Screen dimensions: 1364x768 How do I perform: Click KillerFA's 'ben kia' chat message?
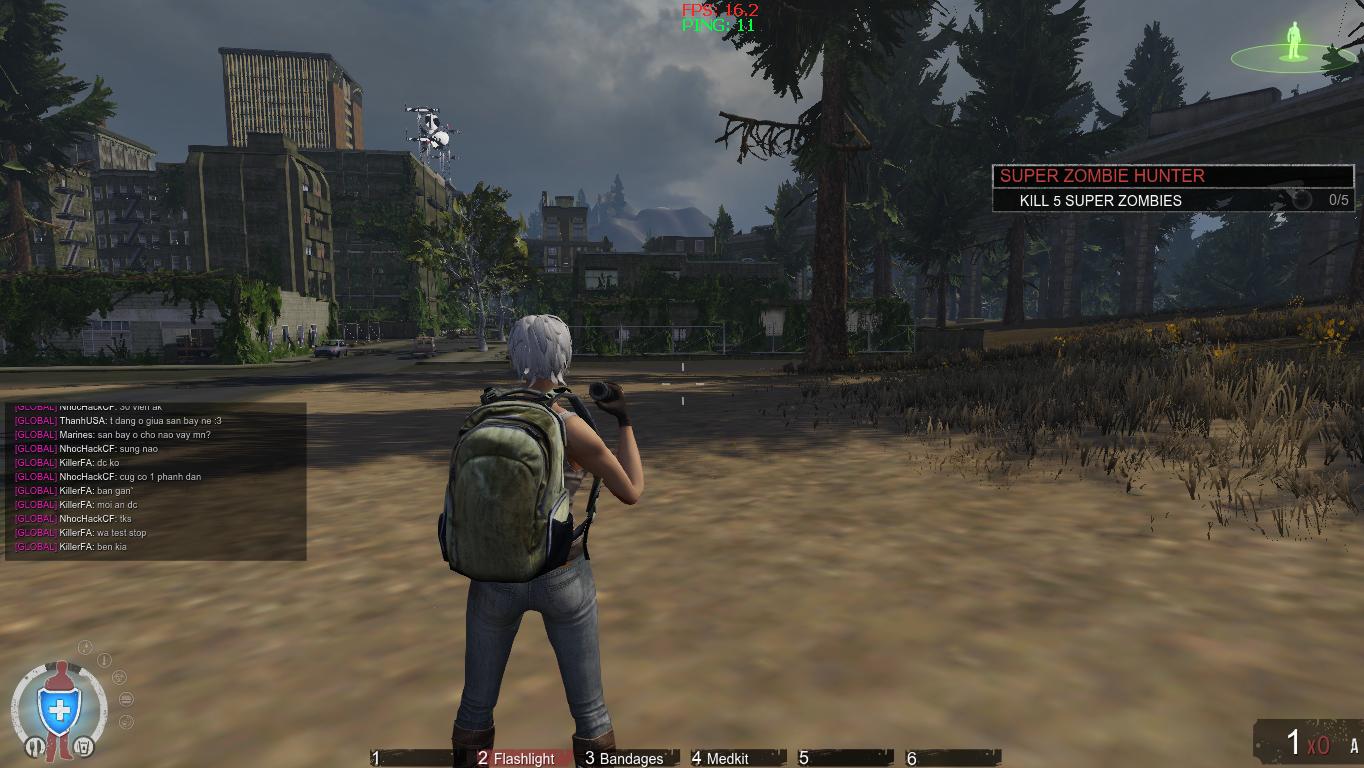(x=69, y=547)
